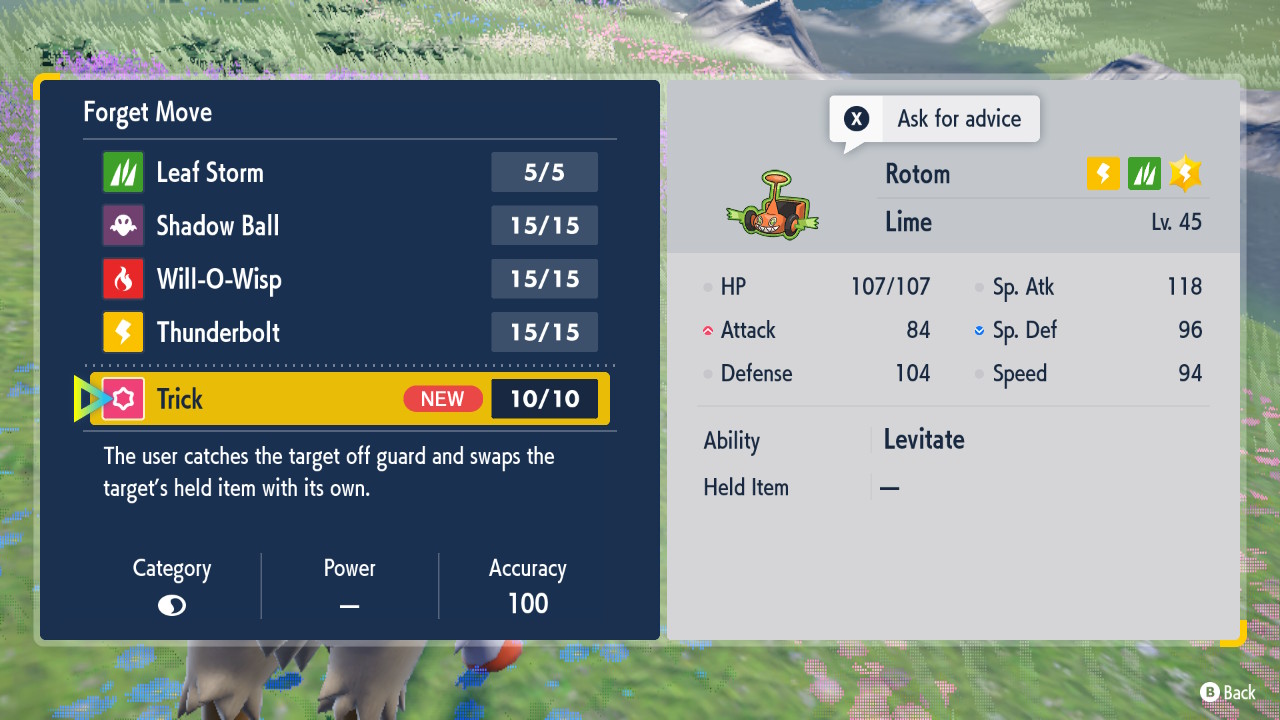The height and width of the screenshot is (720, 1280).
Task: Pick Will-O-Wisp as the move to forget
Action: coord(350,279)
